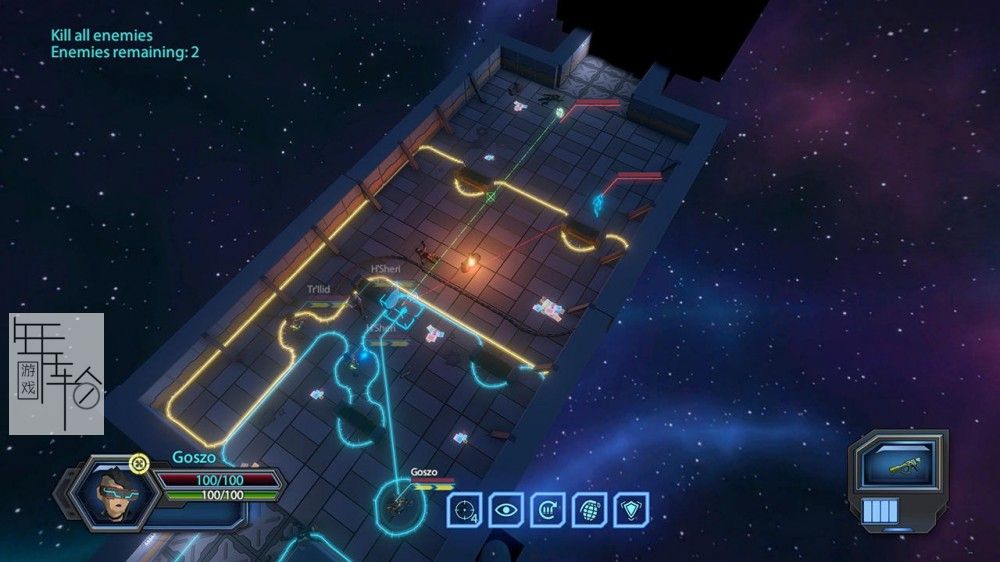Image resolution: width=1000 pixels, height=562 pixels.
Task: Click the equipped rifle weapon panel
Action: coord(897,468)
